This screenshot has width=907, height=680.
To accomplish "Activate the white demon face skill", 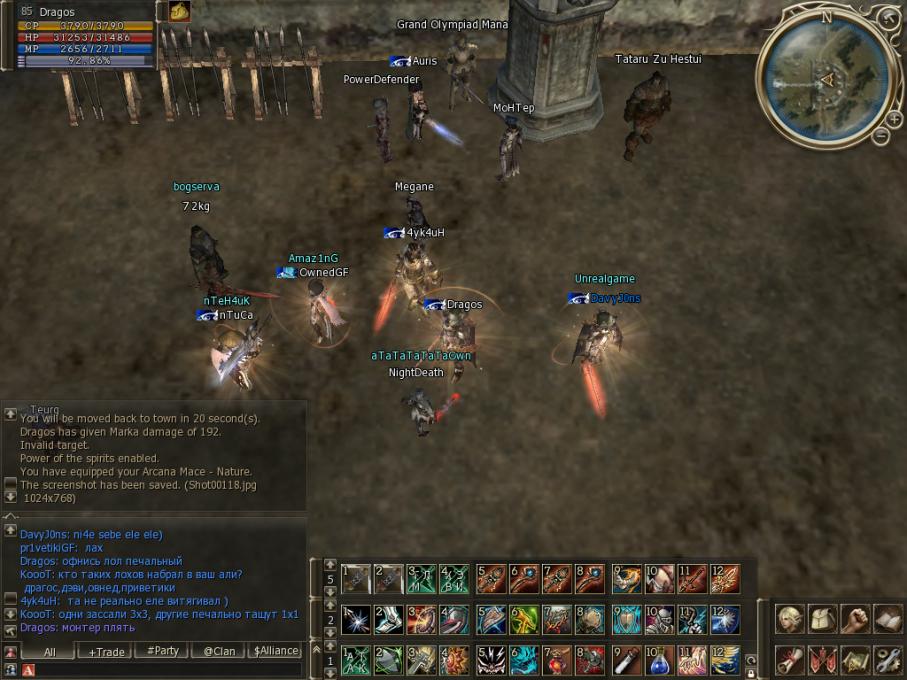I will [x=491, y=660].
